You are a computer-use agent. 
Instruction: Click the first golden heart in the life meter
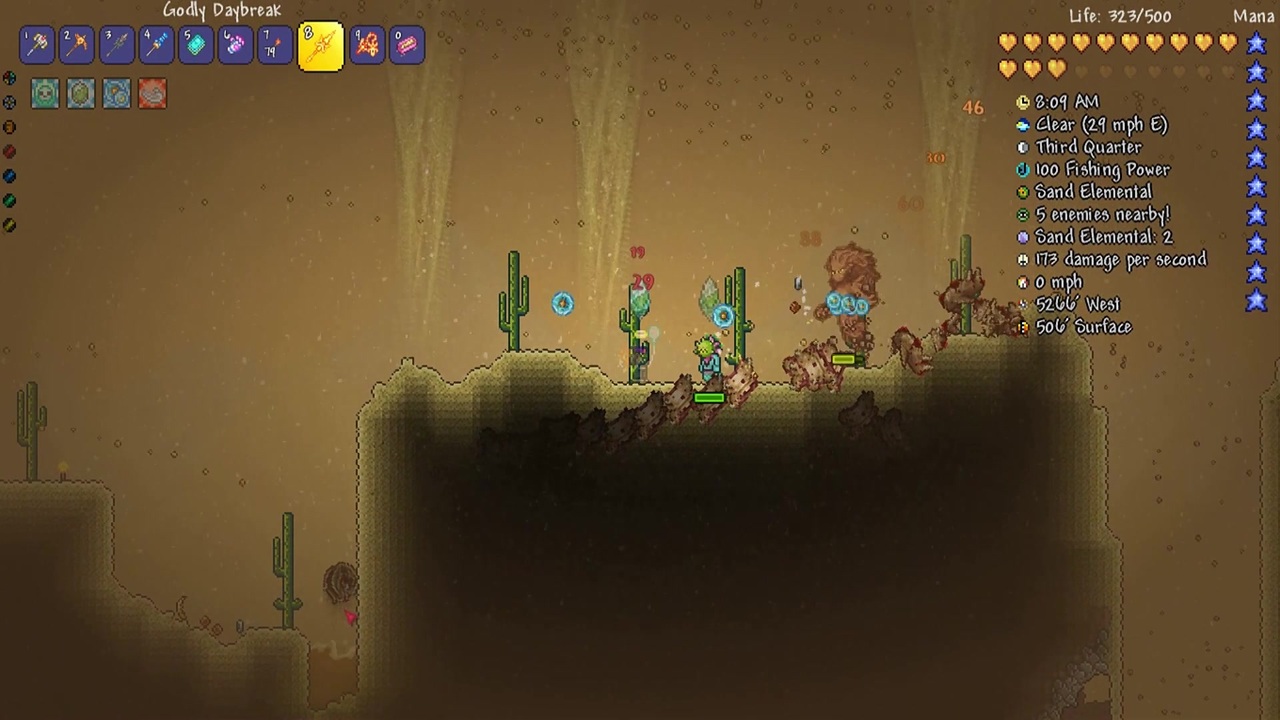tap(1008, 42)
